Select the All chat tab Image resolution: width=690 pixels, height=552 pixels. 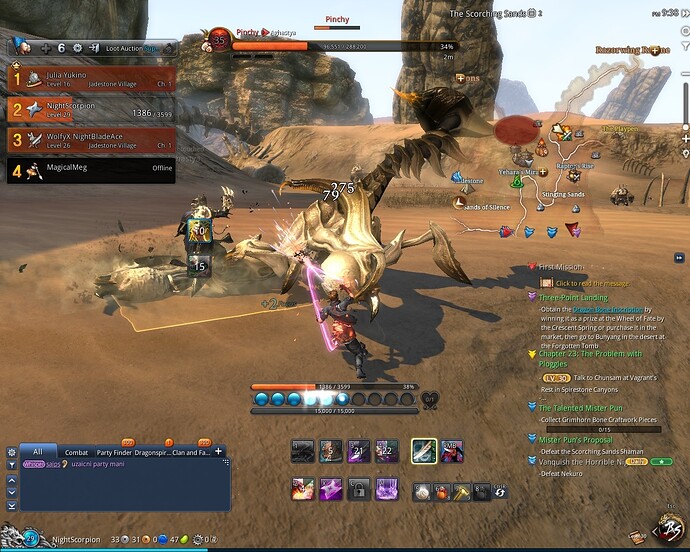[37, 452]
